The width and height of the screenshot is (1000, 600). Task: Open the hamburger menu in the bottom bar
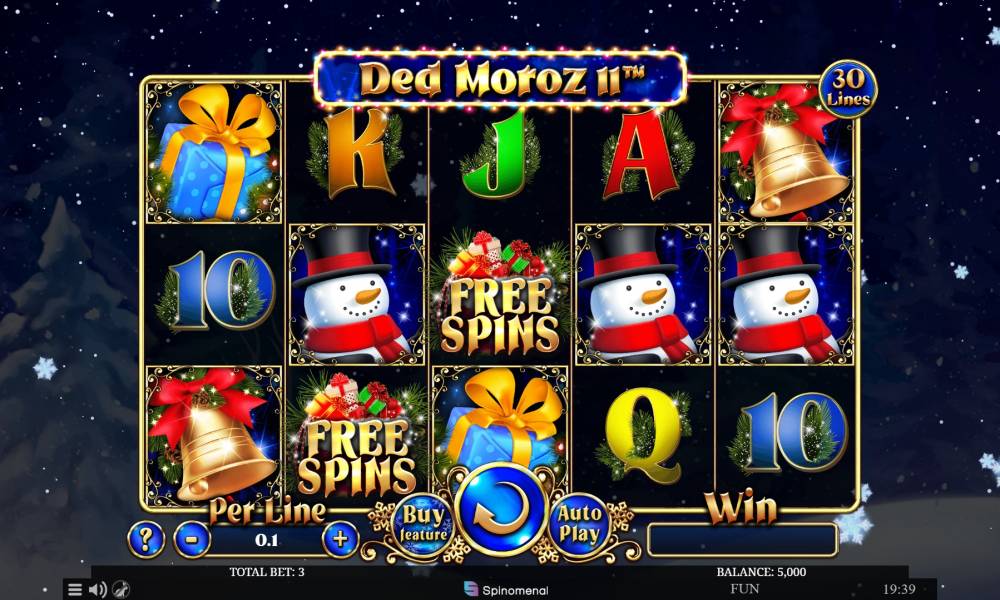tap(75, 589)
